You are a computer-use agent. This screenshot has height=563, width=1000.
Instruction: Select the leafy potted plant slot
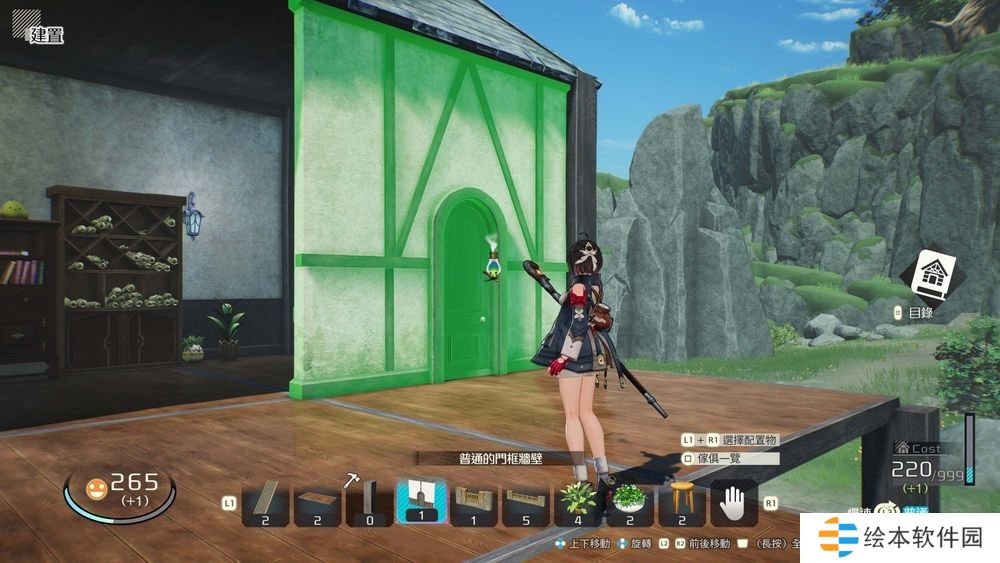[x=578, y=502]
